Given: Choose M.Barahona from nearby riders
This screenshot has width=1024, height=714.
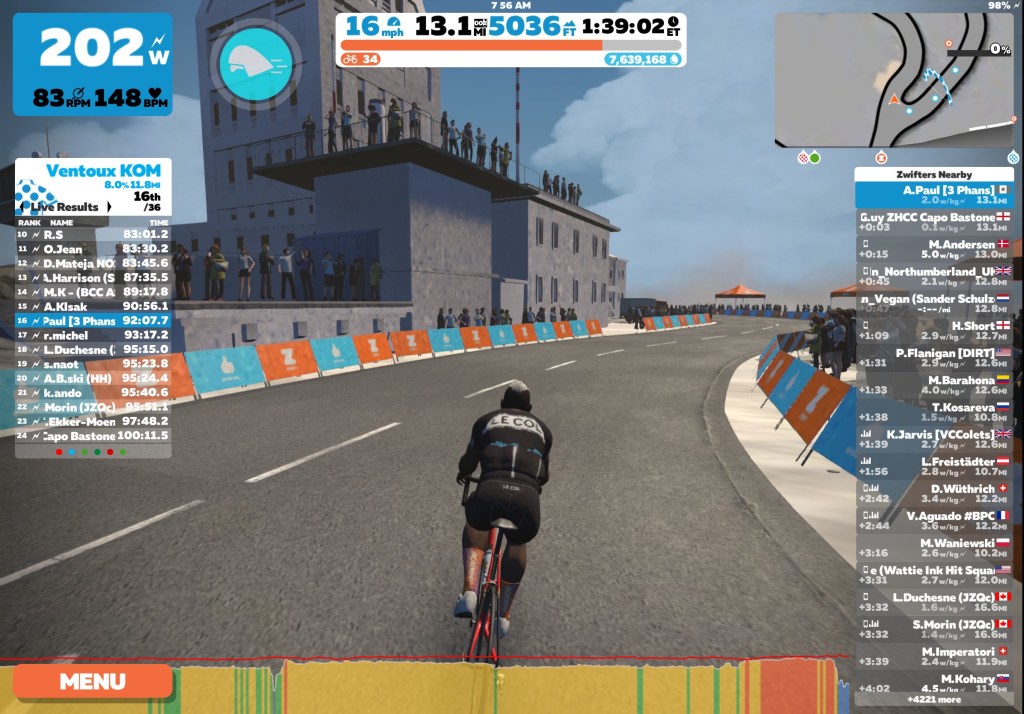Looking at the screenshot, I should [934, 385].
